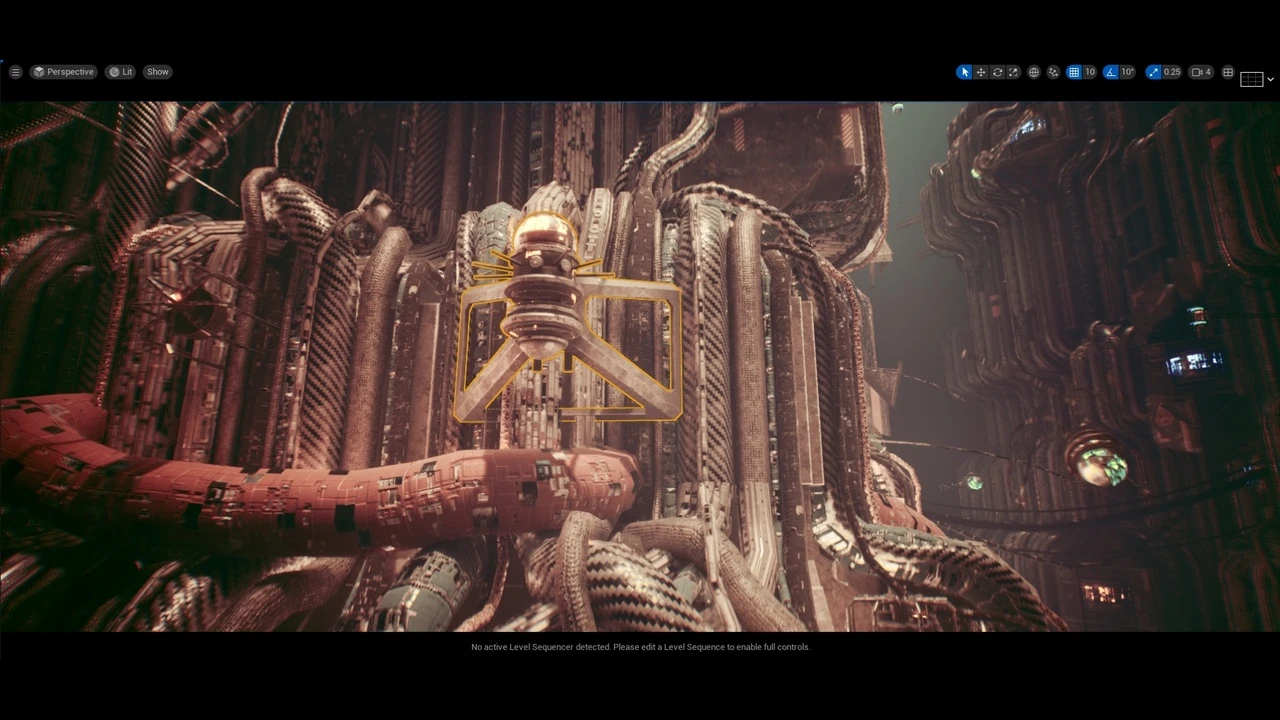Open the viewport options hamburger menu
Image resolution: width=1280 pixels, height=720 pixels.
pos(15,72)
